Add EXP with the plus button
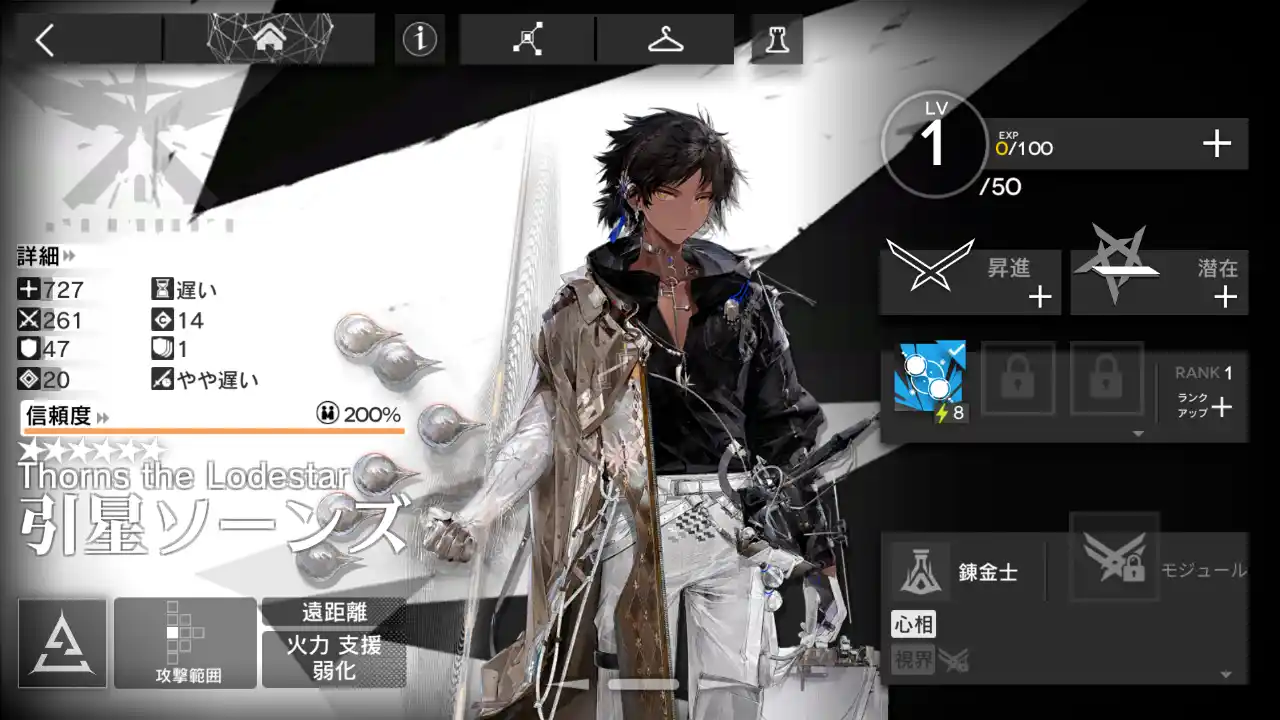The width and height of the screenshot is (1280, 720). [1216, 145]
